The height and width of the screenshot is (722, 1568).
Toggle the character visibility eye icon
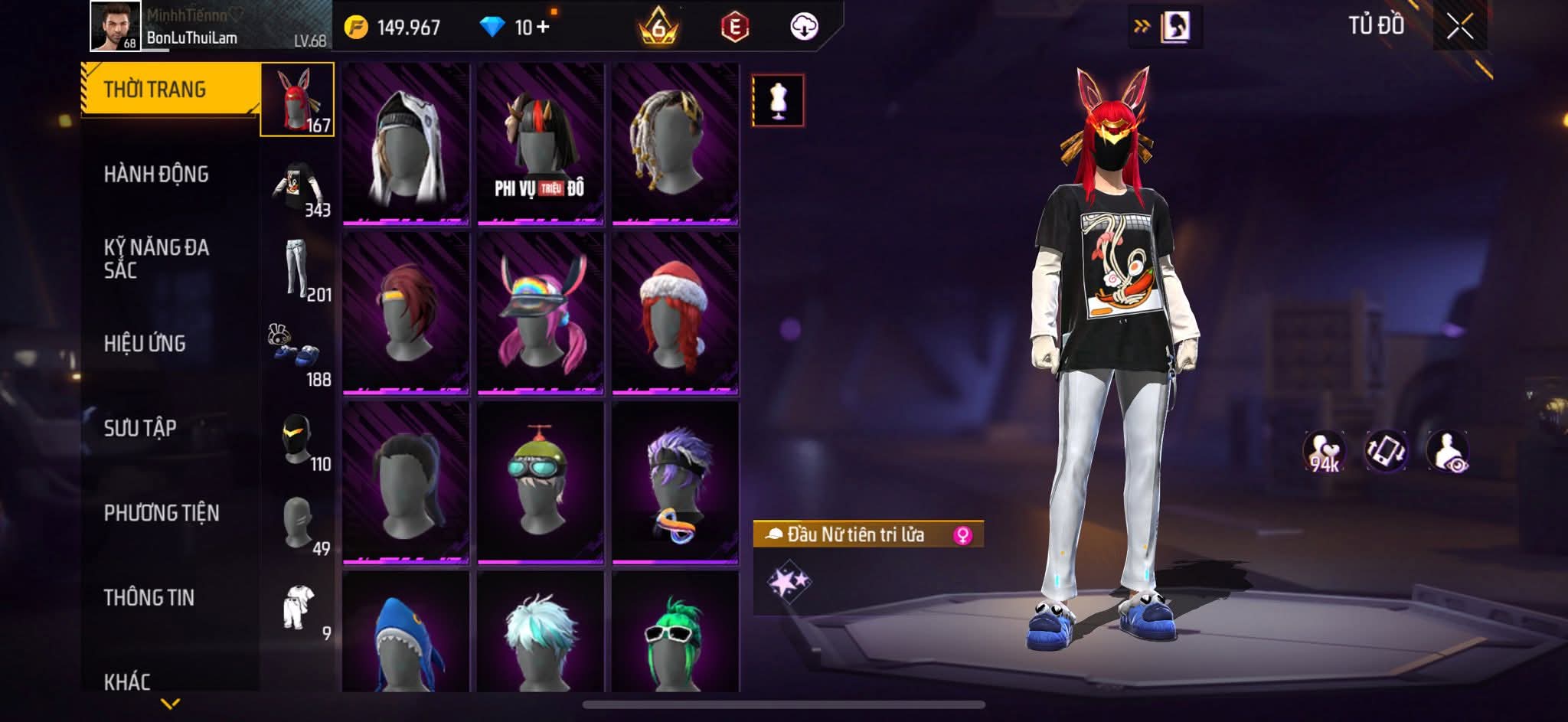[x=1447, y=451]
